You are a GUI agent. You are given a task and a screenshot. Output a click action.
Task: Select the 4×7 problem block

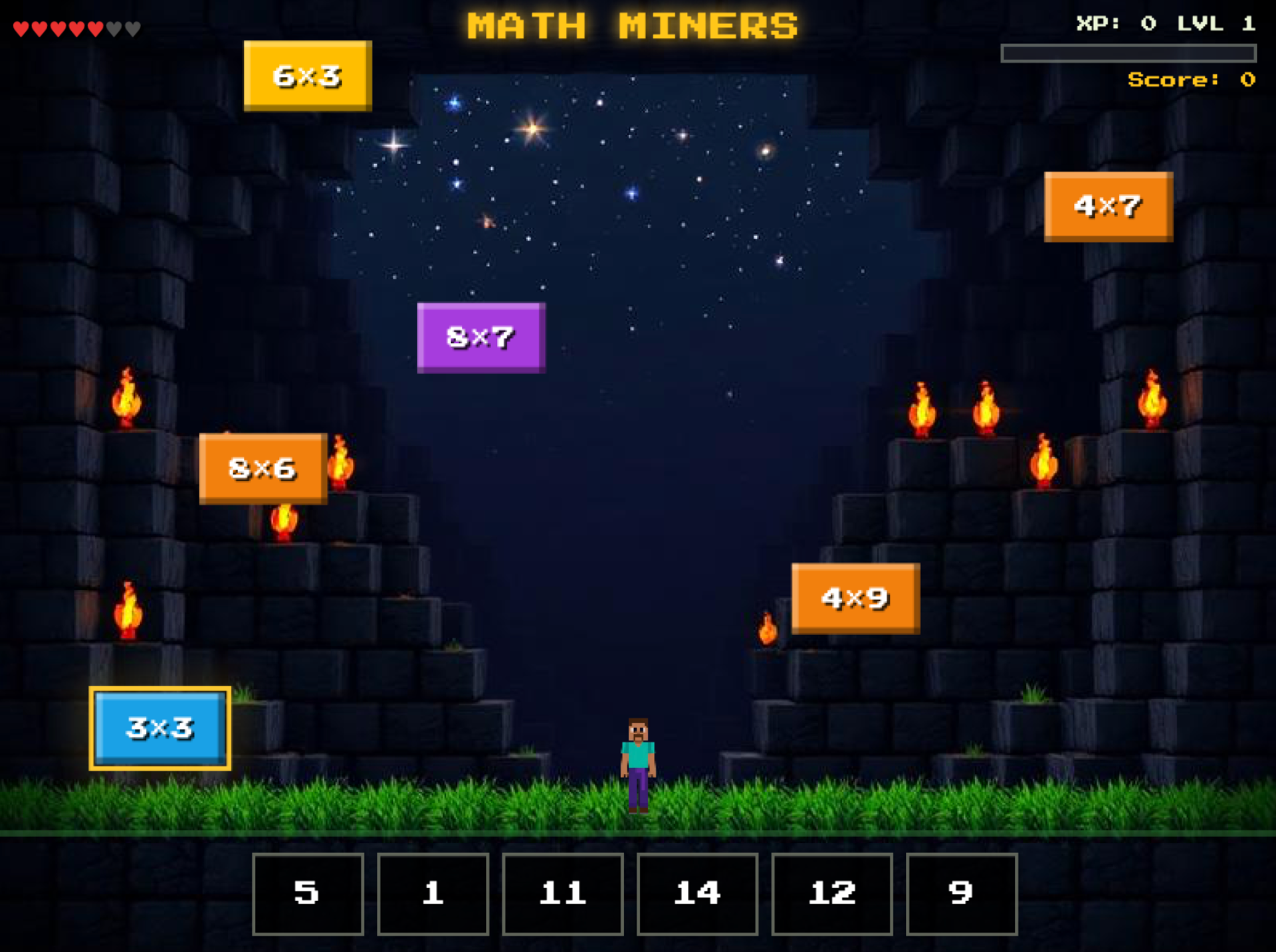click(x=1107, y=206)
